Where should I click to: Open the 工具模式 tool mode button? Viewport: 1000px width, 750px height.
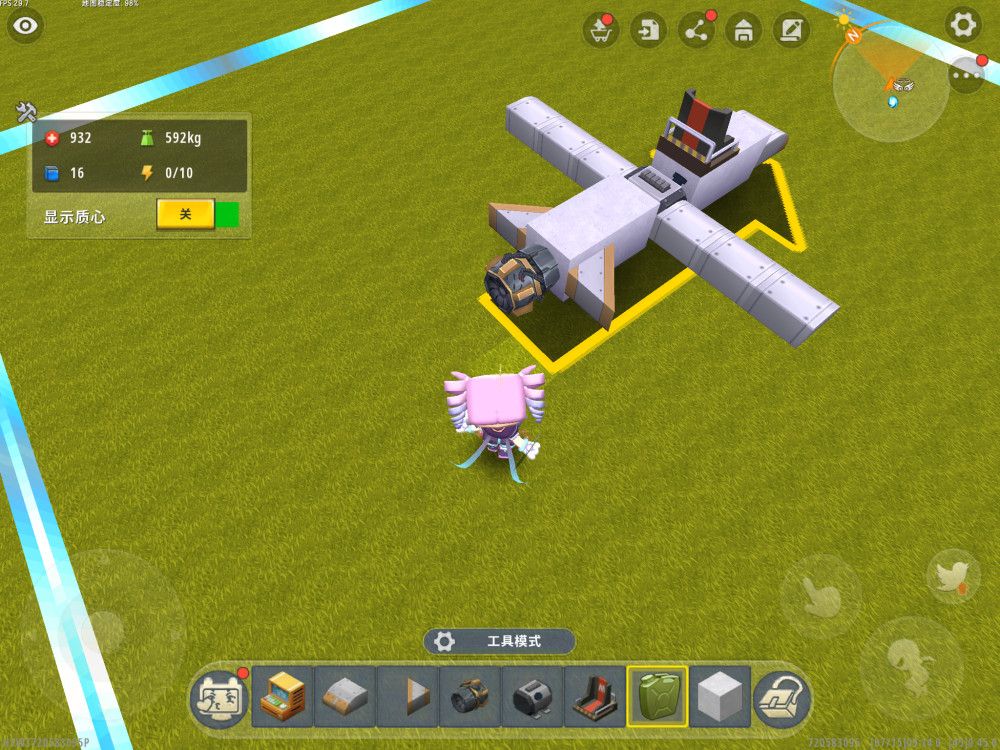point(499,641)
